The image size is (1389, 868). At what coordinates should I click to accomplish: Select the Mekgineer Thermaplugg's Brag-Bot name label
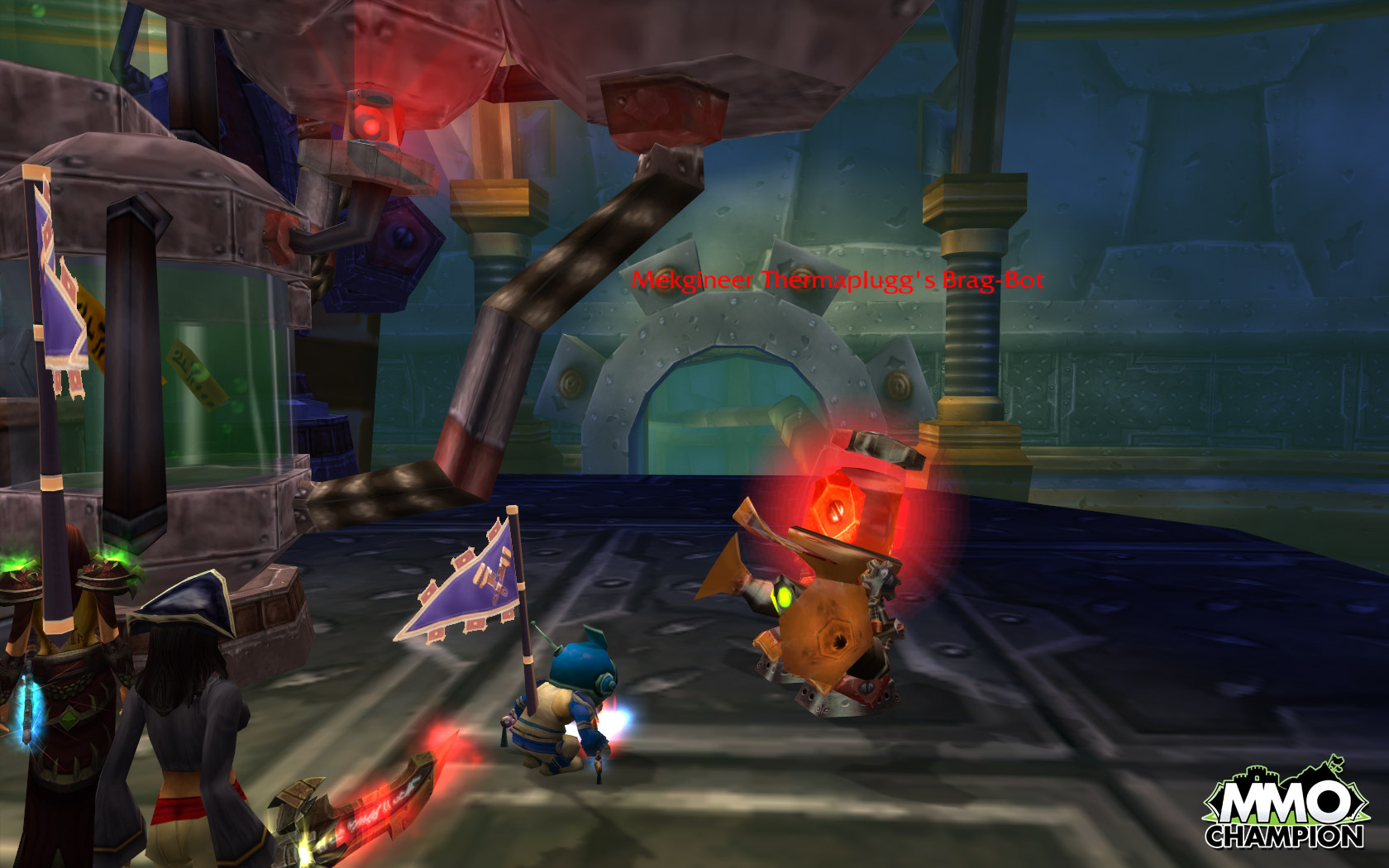838,280
